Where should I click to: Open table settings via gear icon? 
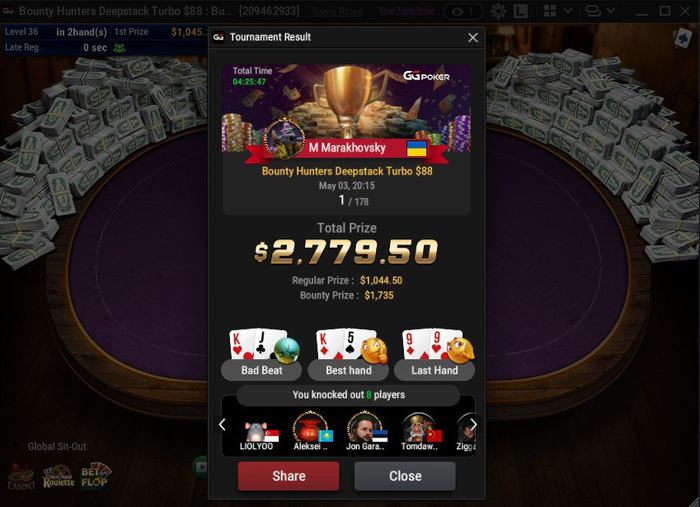tap(498, 12)
